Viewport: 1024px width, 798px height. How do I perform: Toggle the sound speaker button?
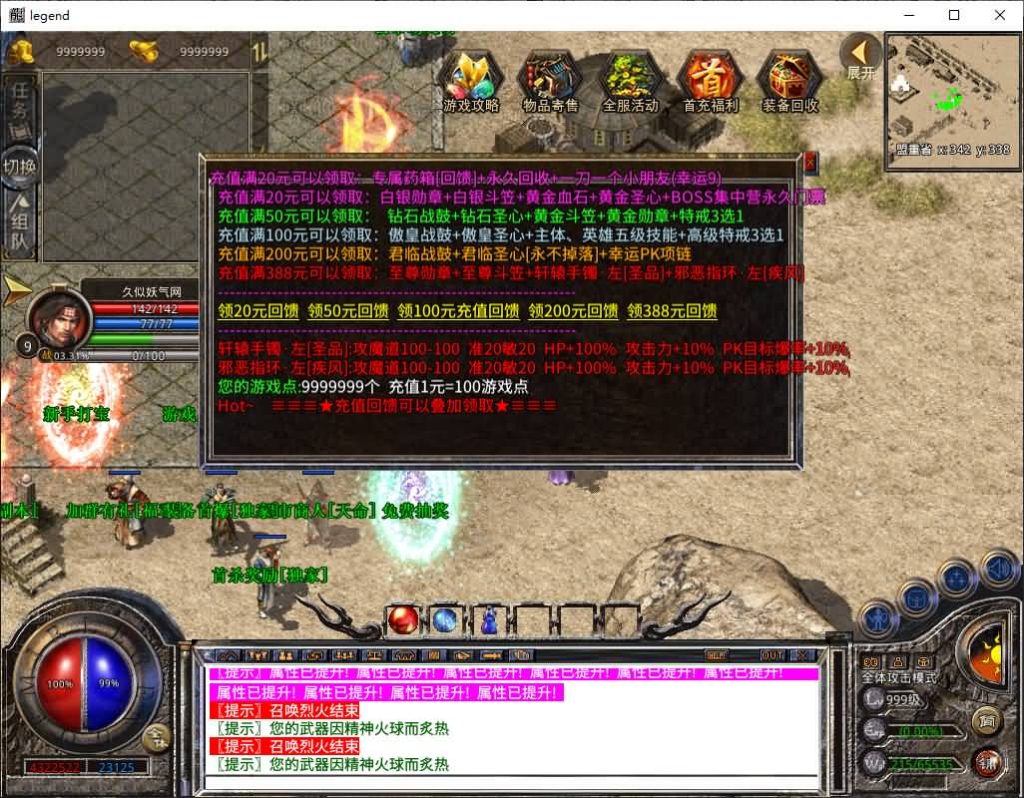click(998, 570)
